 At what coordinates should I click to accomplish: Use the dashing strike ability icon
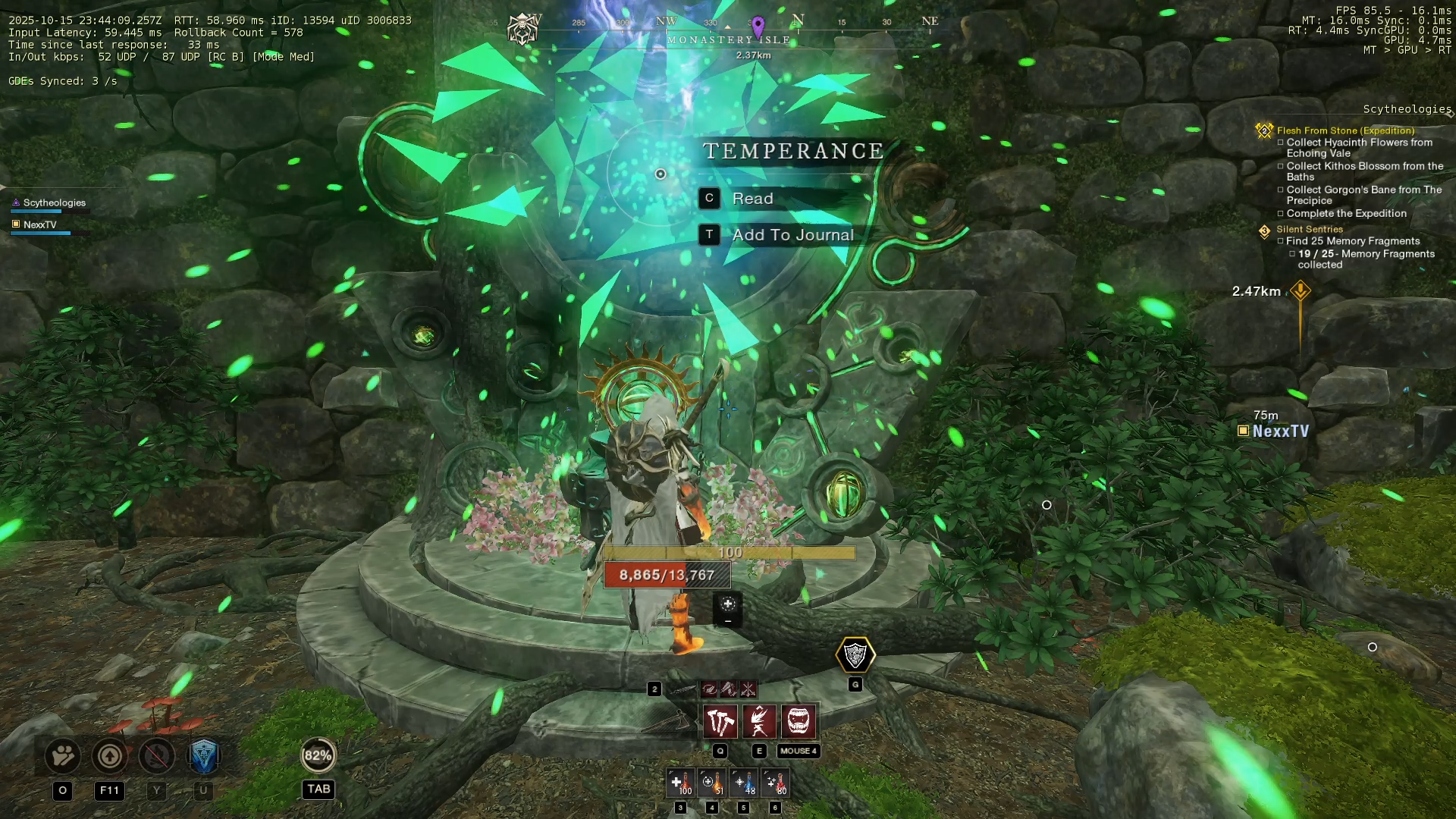click(759, 721)
